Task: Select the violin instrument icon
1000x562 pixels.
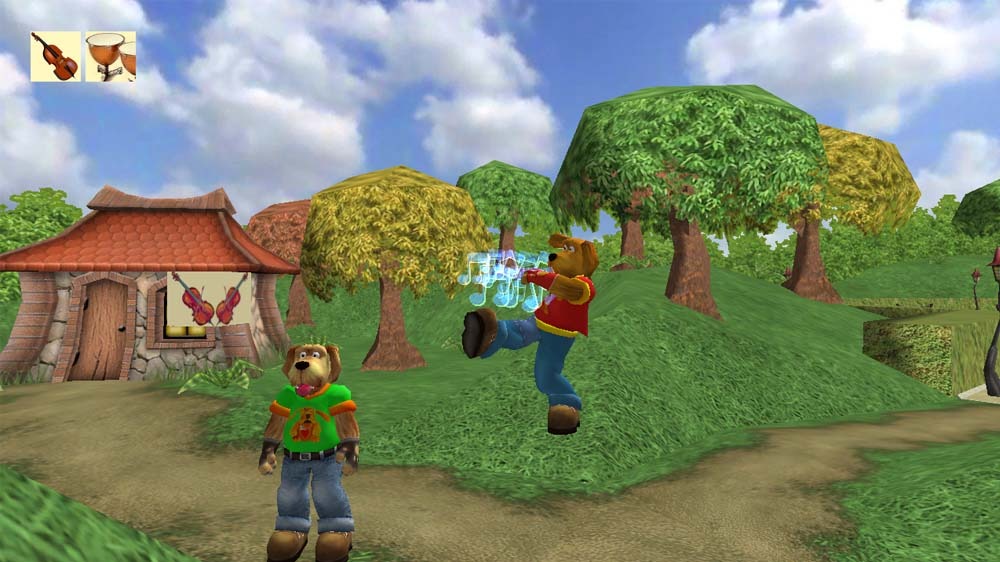Action: click(55, 56)
